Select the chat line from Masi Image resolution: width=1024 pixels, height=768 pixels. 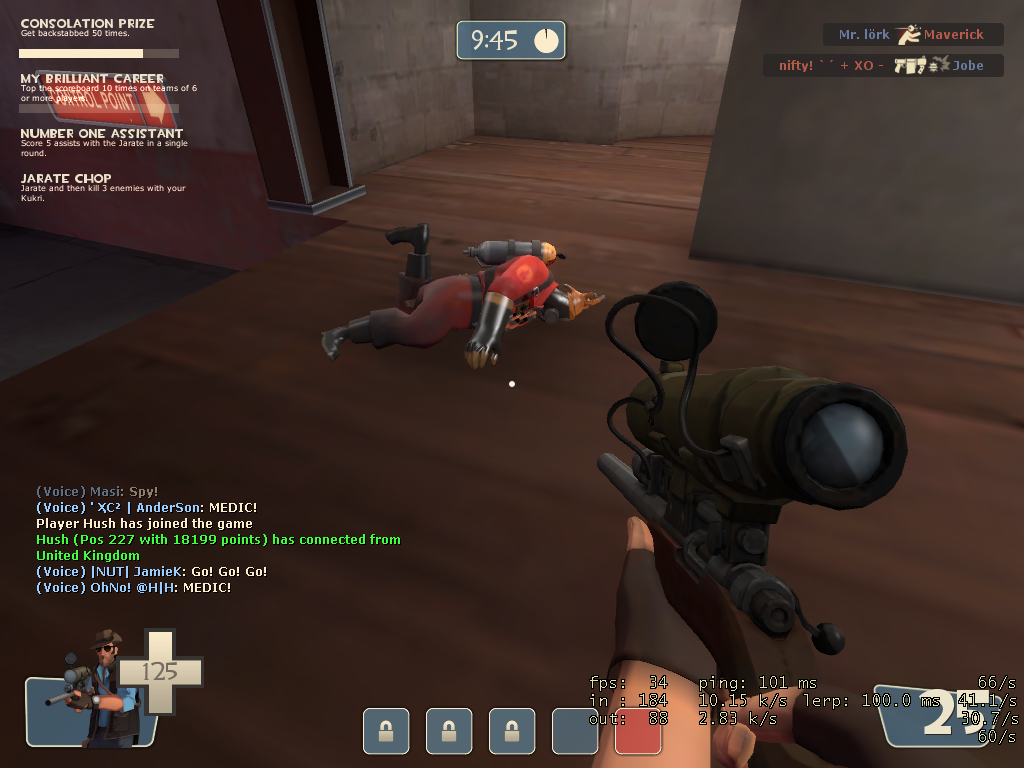[x=97, y=492]
